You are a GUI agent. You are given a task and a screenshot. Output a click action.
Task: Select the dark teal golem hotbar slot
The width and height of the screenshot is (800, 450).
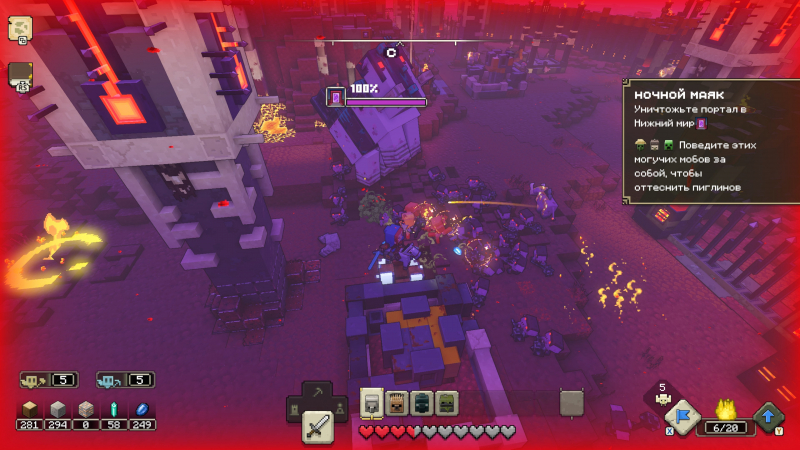click(x=421, y=402)
